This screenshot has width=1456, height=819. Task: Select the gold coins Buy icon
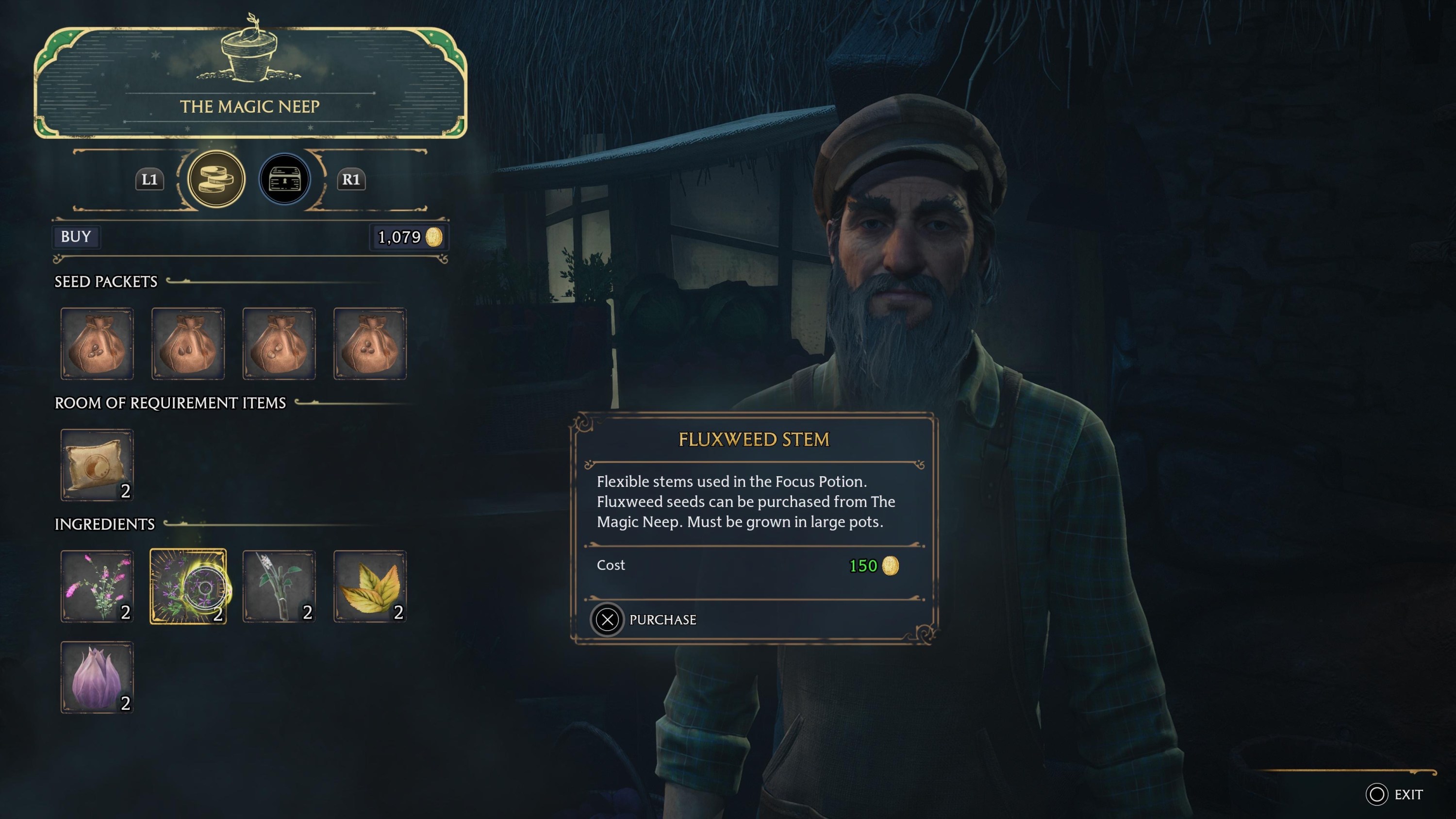click(215, 179)
